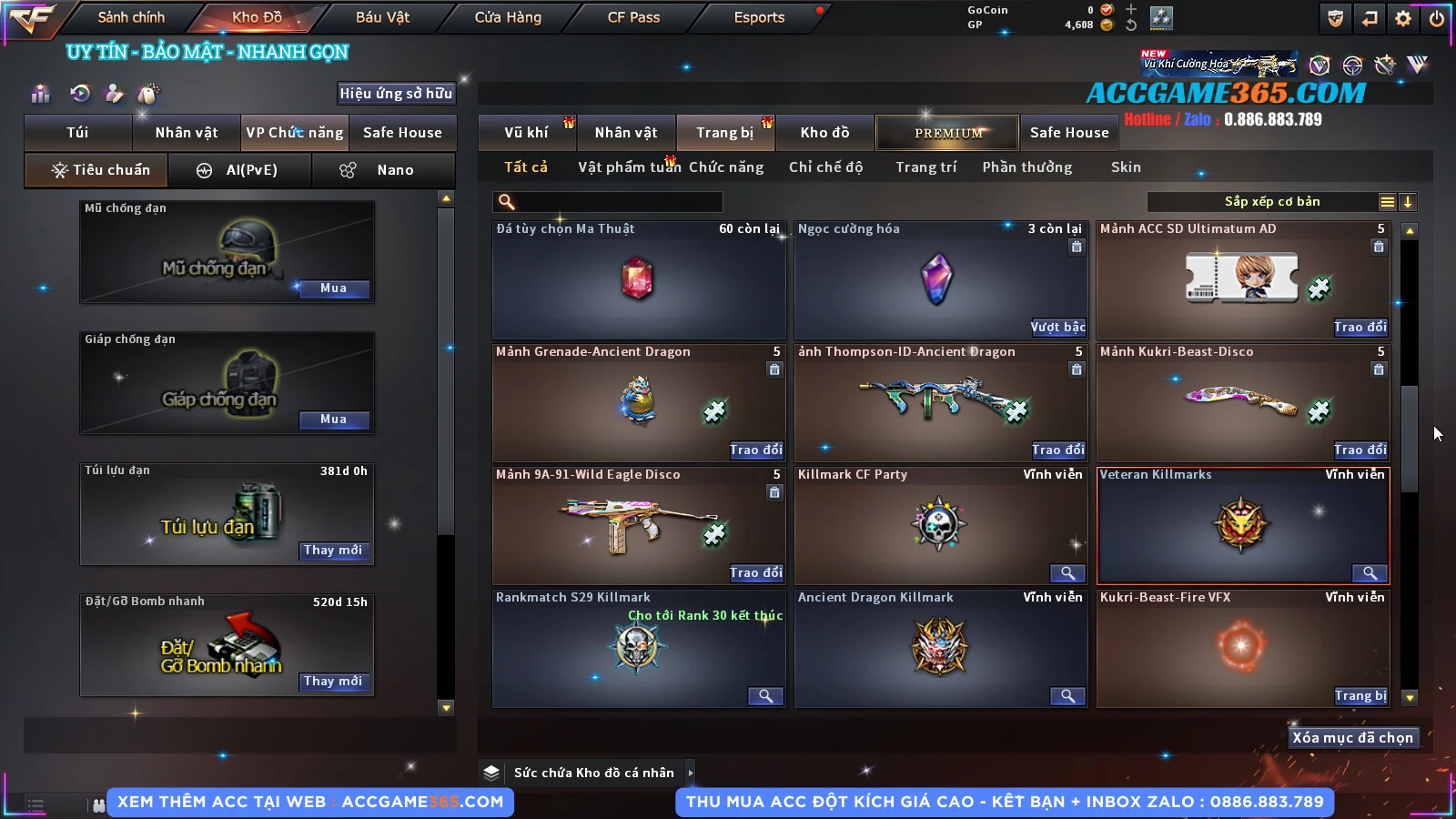Open the Sắp xếp cơ bản sort dropdown

point(1271,202)
